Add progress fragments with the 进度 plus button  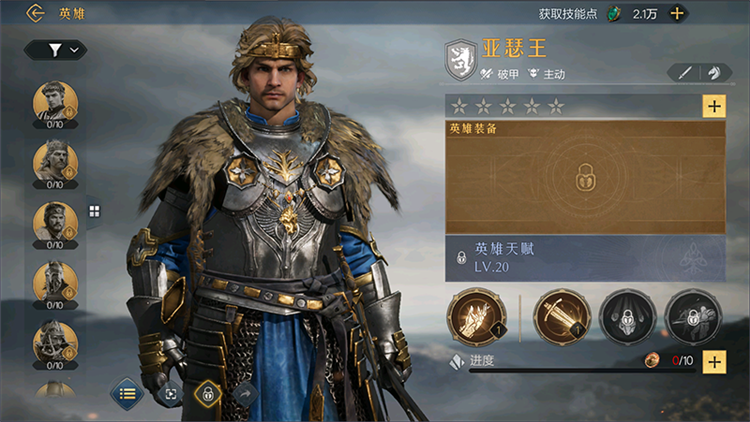pyautogui.click(x=714, y=361)
